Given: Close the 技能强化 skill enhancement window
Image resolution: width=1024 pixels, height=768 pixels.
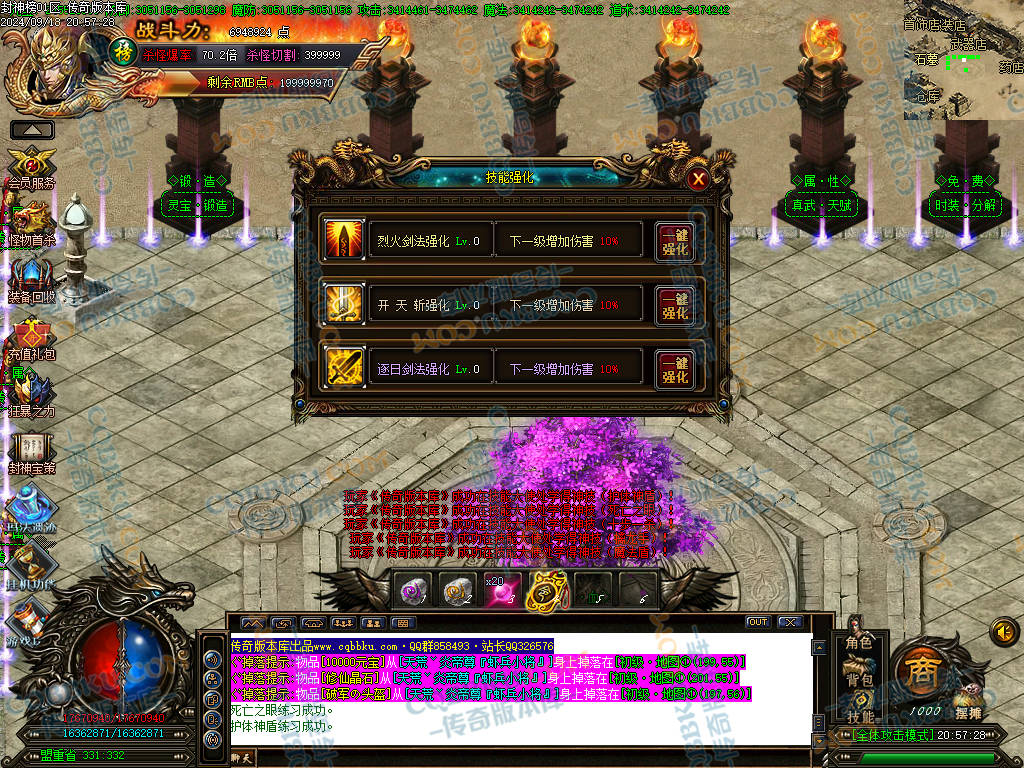Looking at the screenshot, I should [x=699, y=179].
